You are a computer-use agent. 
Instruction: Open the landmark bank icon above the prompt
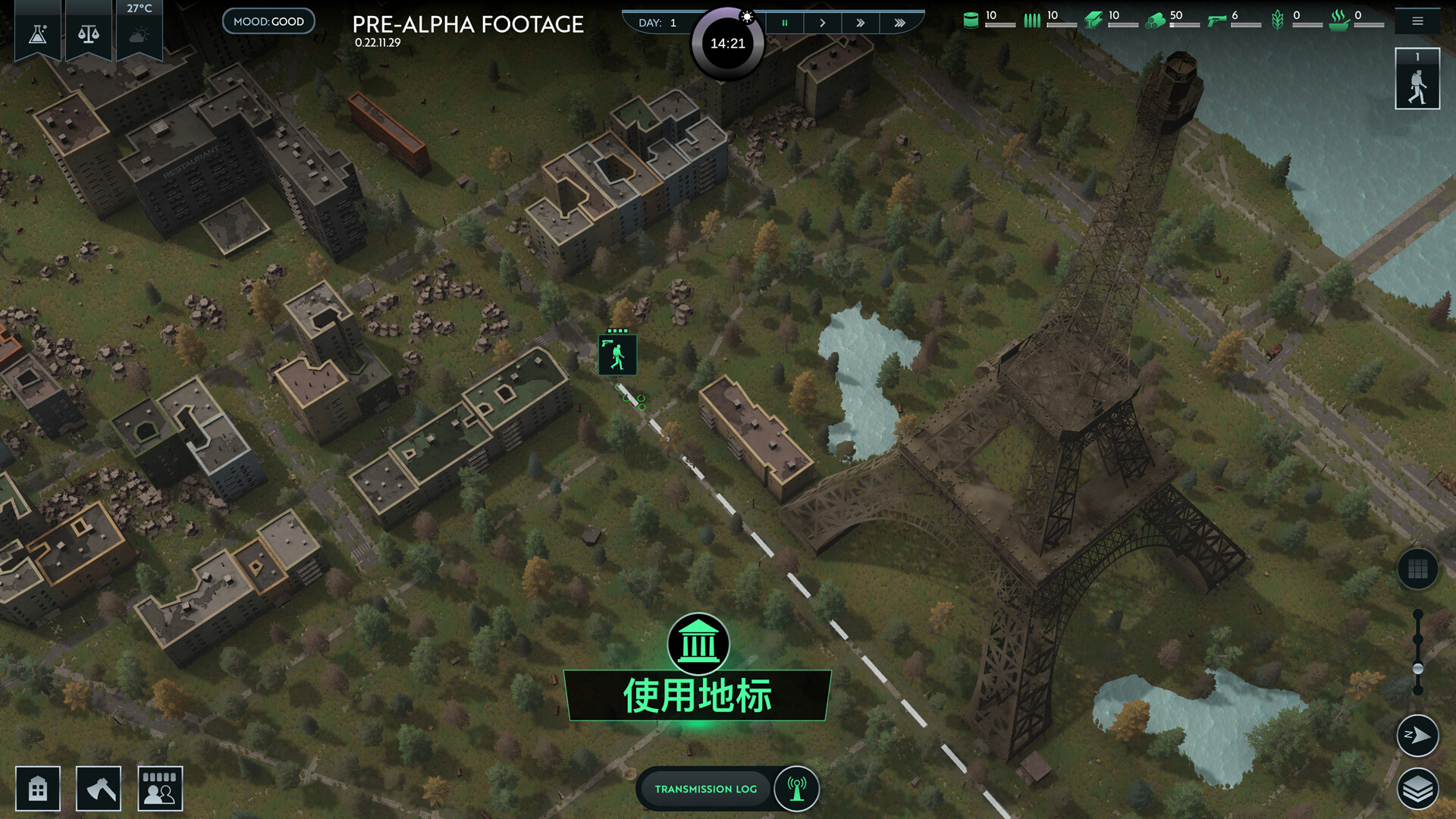698,644
